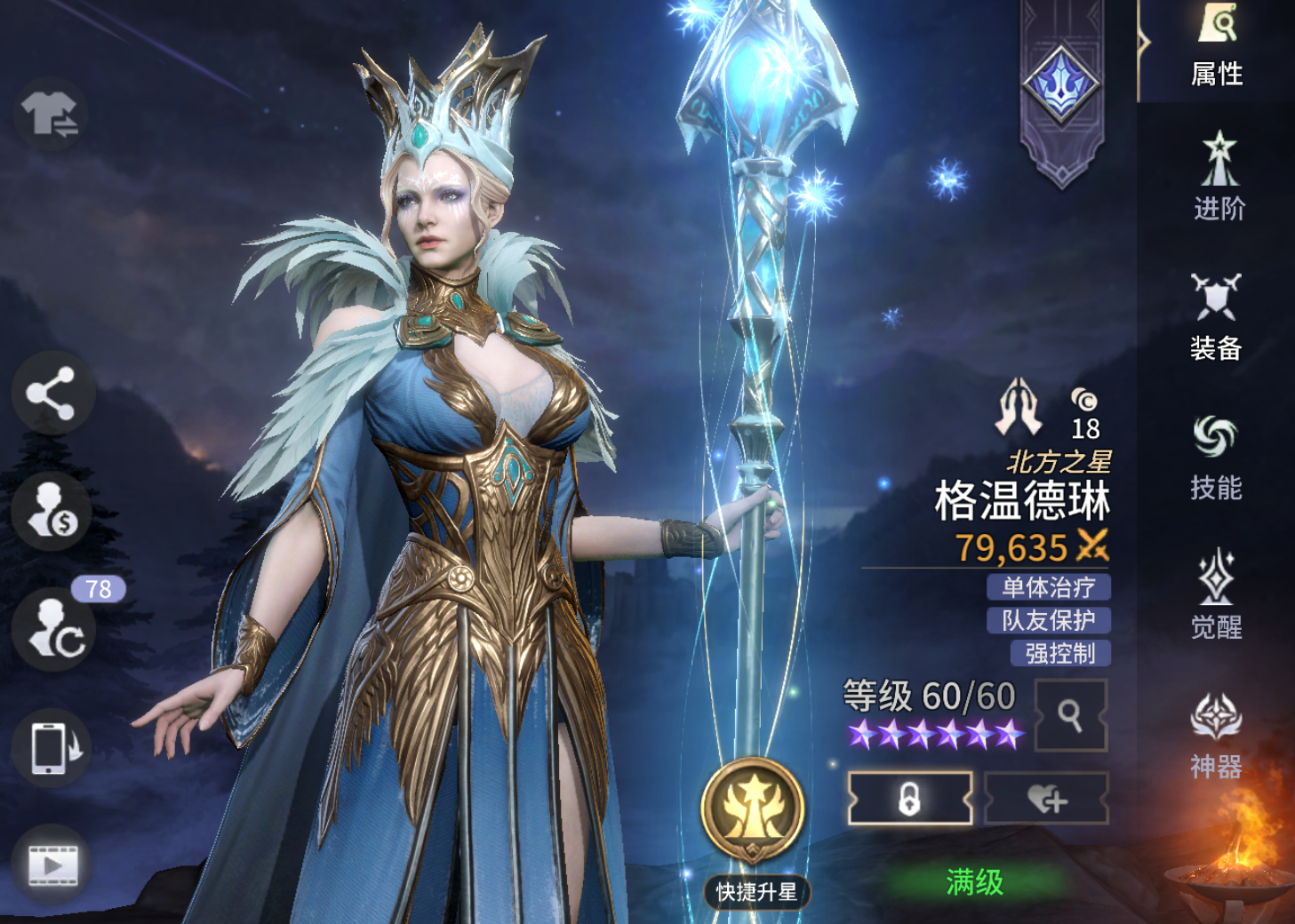
Task: Click the 单体治疗 skill tag
Action: [x=1049, y=586]
